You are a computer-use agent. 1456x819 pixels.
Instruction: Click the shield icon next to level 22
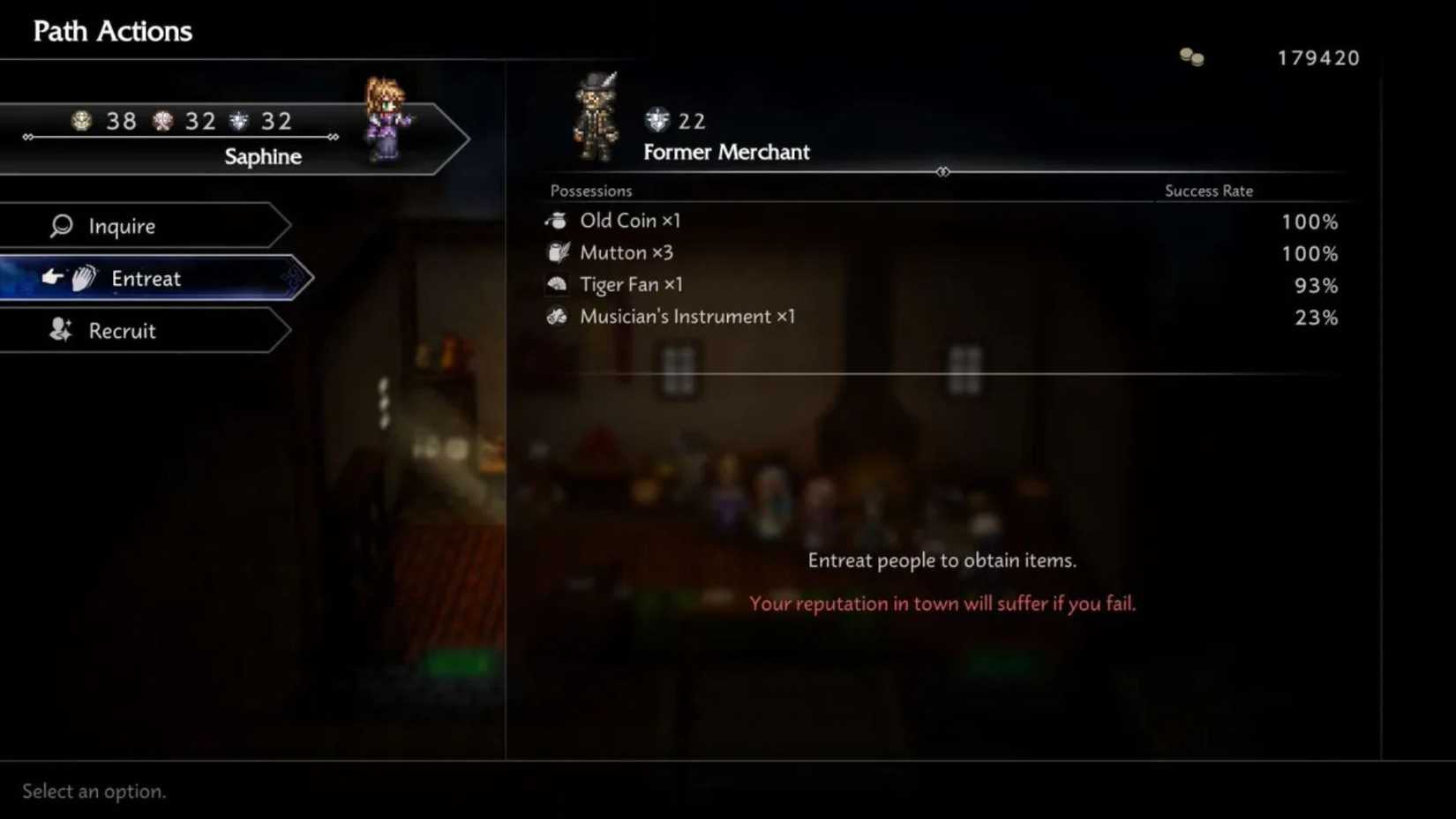pyautogui.click(x=656, y=119)
